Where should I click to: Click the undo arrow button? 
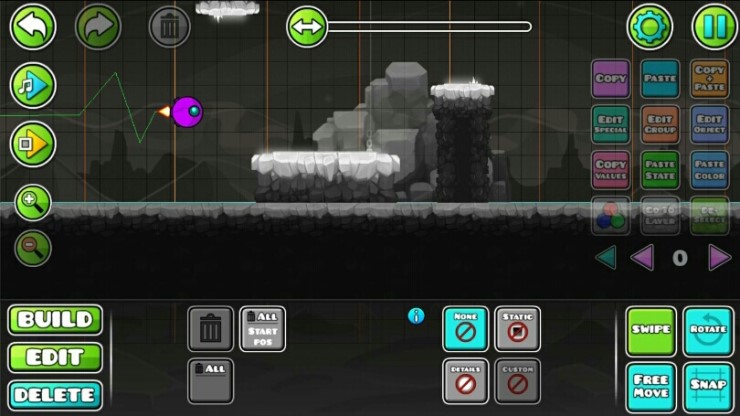(33, 26)
